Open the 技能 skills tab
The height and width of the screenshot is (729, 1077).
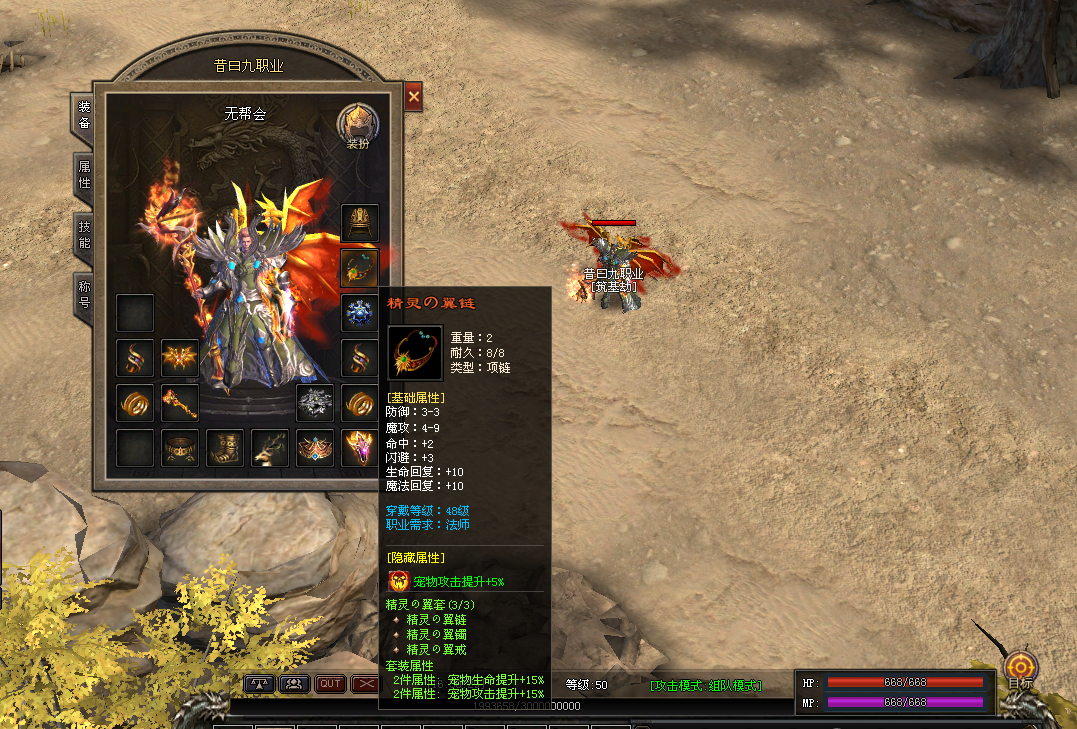pos(85,234)
